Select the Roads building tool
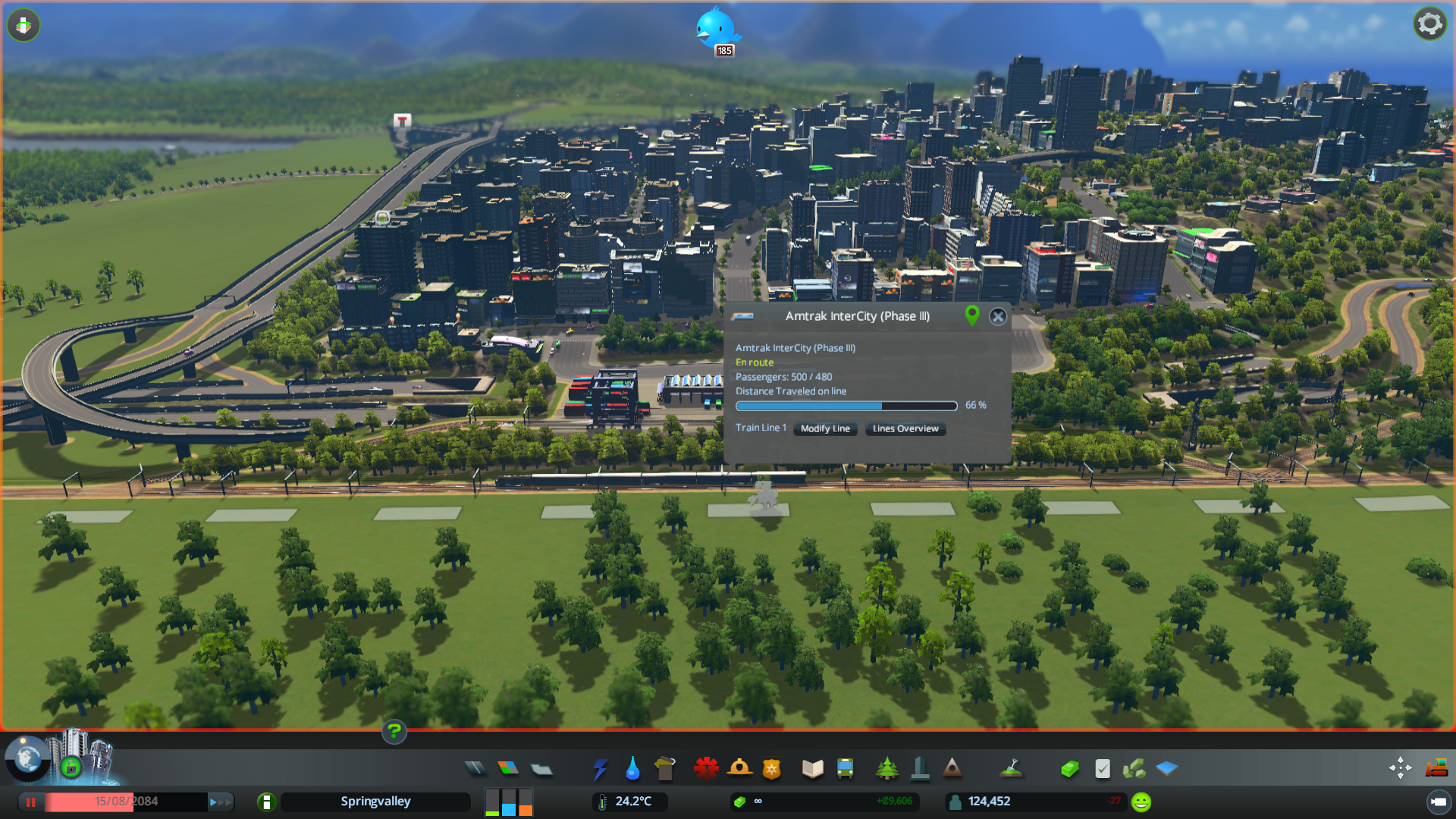The image size is (1456, 819). tap(475, 768)
